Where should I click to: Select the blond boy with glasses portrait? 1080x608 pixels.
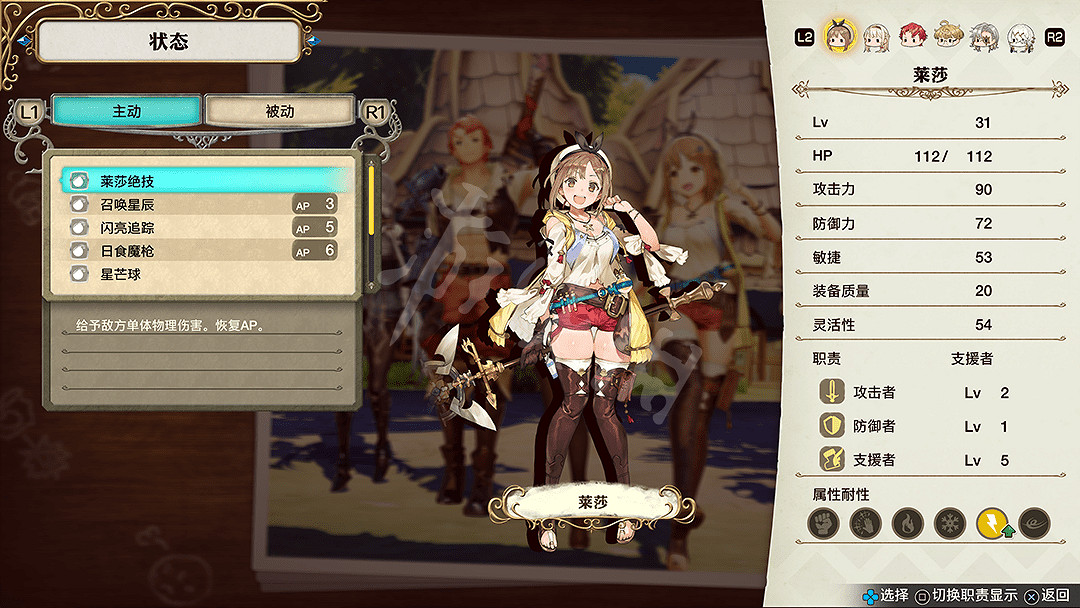948,37
